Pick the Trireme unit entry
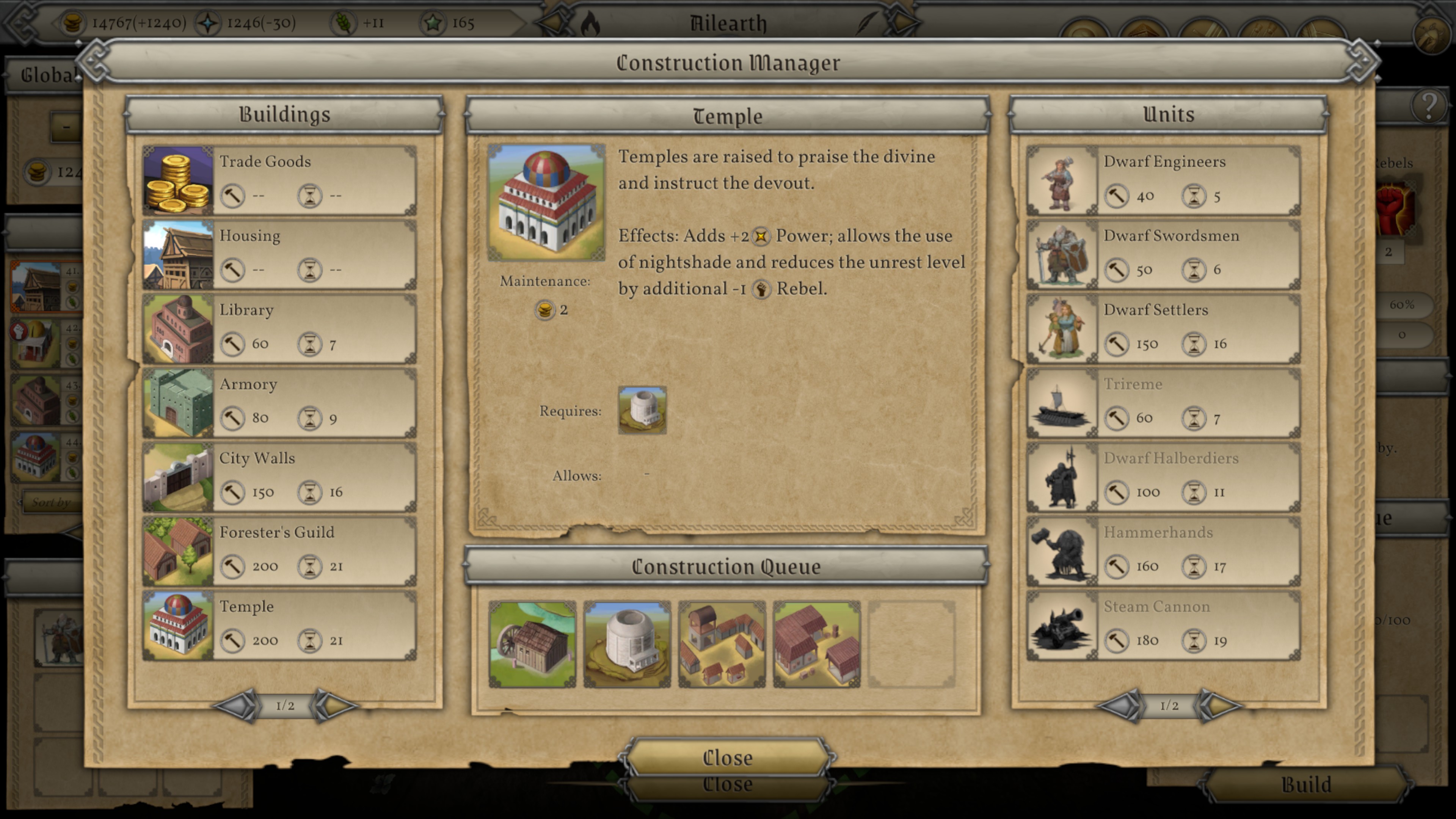The image size is (1456, 819). coord(1163,402)
